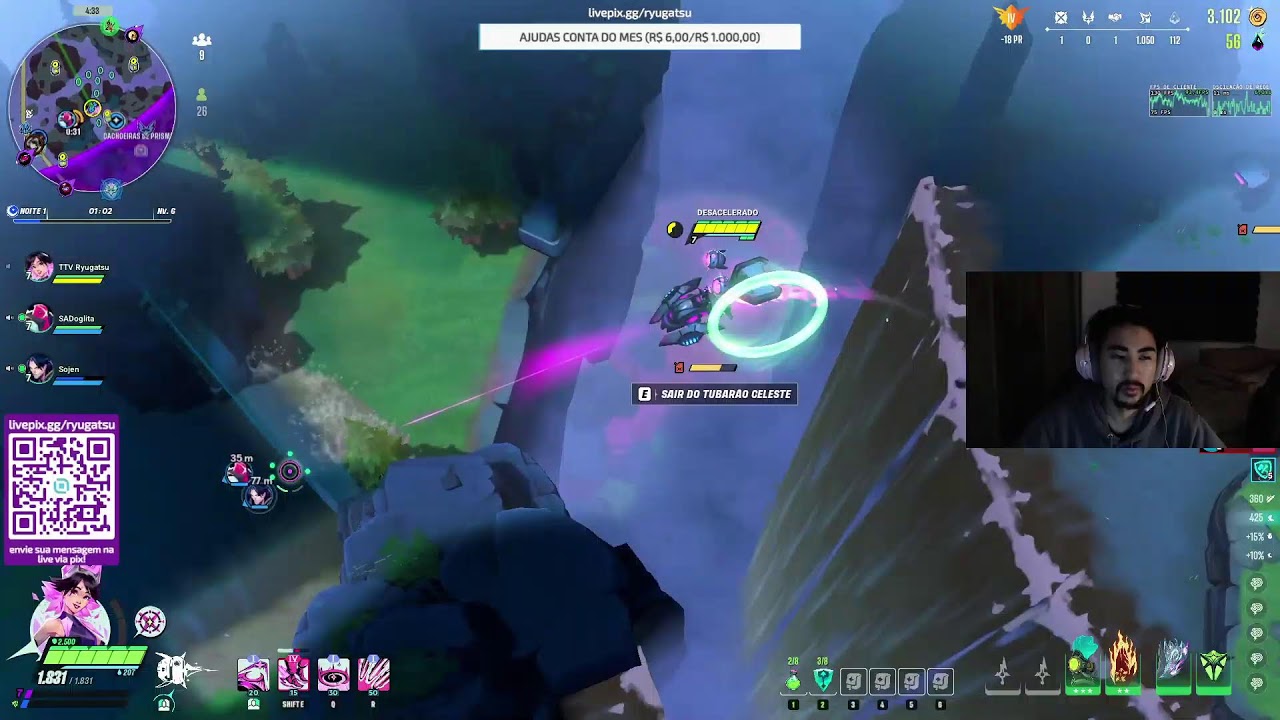Screen dimensions: 1280x720
Task: Select the two-star flame item
Action: coord(1123,662)
